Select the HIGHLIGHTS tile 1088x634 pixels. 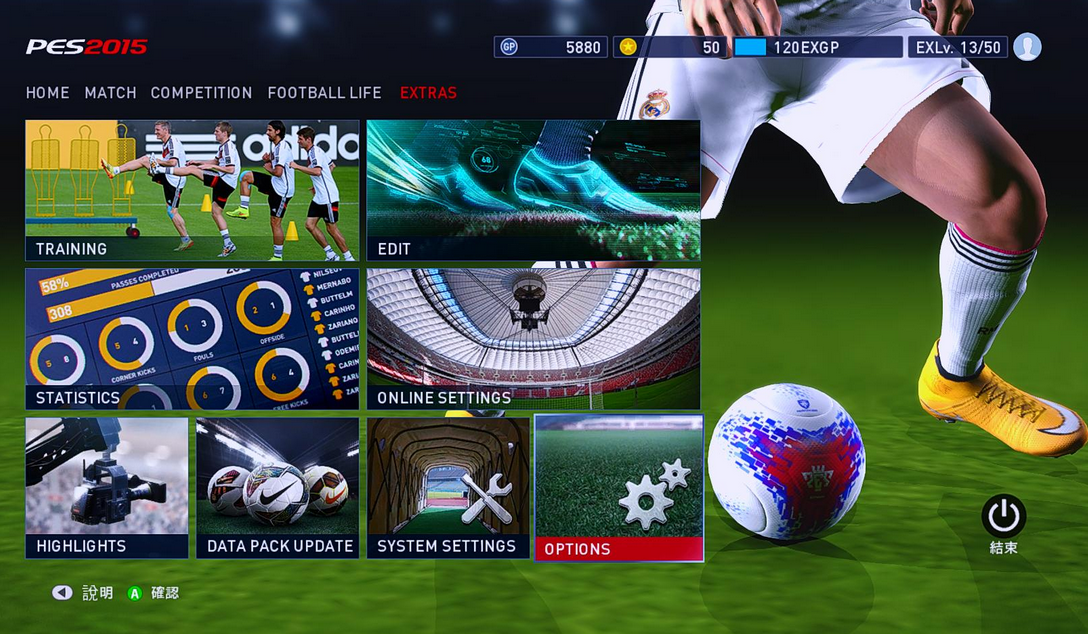(107, 487)
